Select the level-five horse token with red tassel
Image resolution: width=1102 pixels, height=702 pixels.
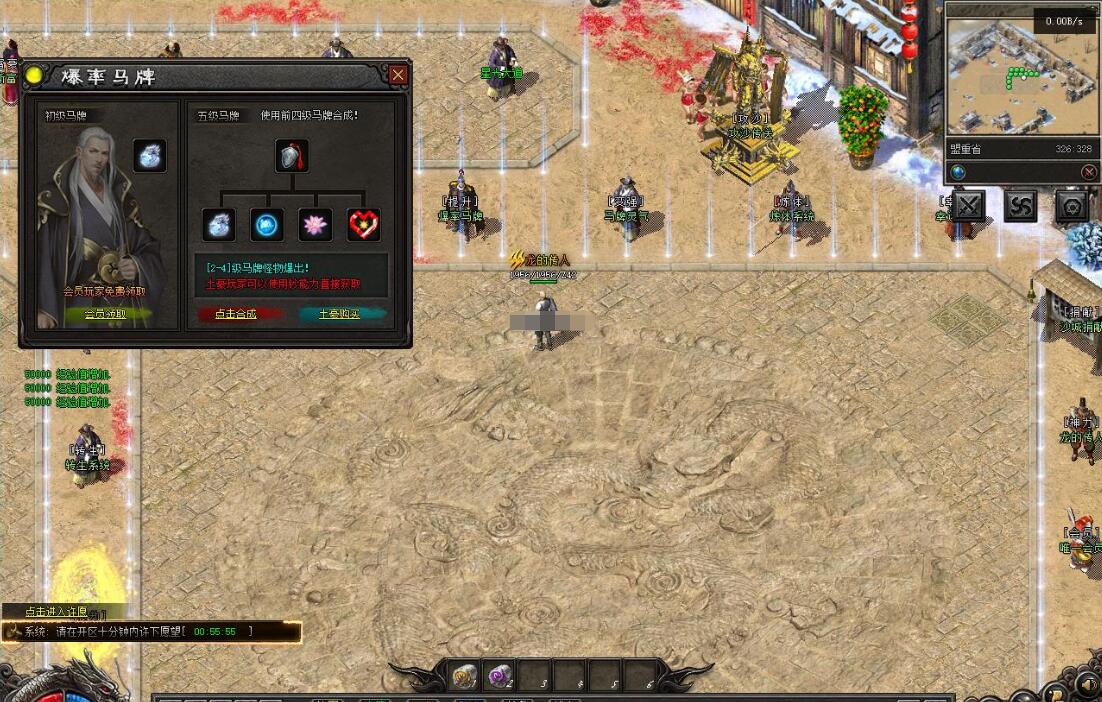click(x=291, y=156)
